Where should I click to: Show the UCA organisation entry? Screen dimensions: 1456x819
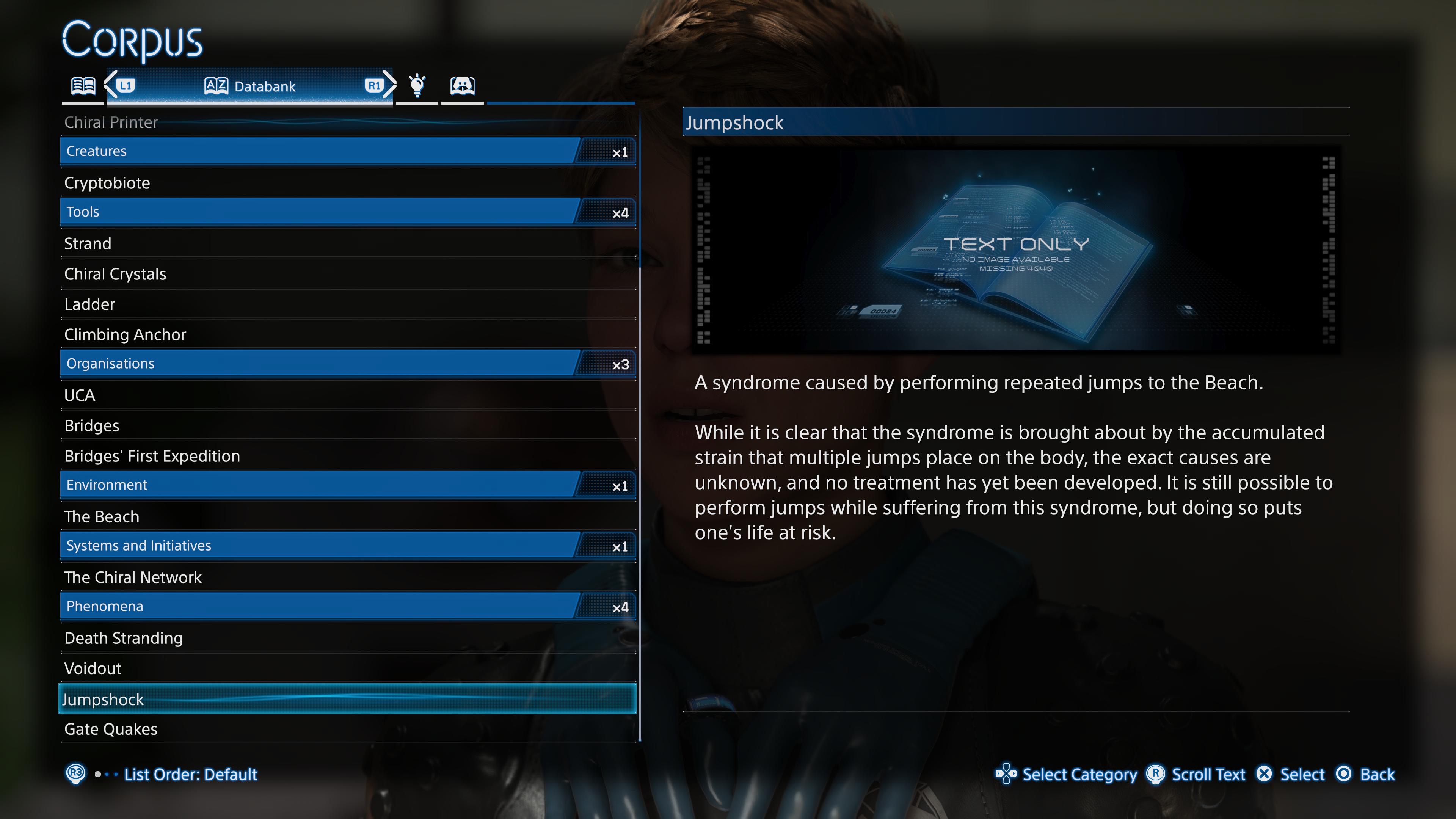(x=80, y=395)
